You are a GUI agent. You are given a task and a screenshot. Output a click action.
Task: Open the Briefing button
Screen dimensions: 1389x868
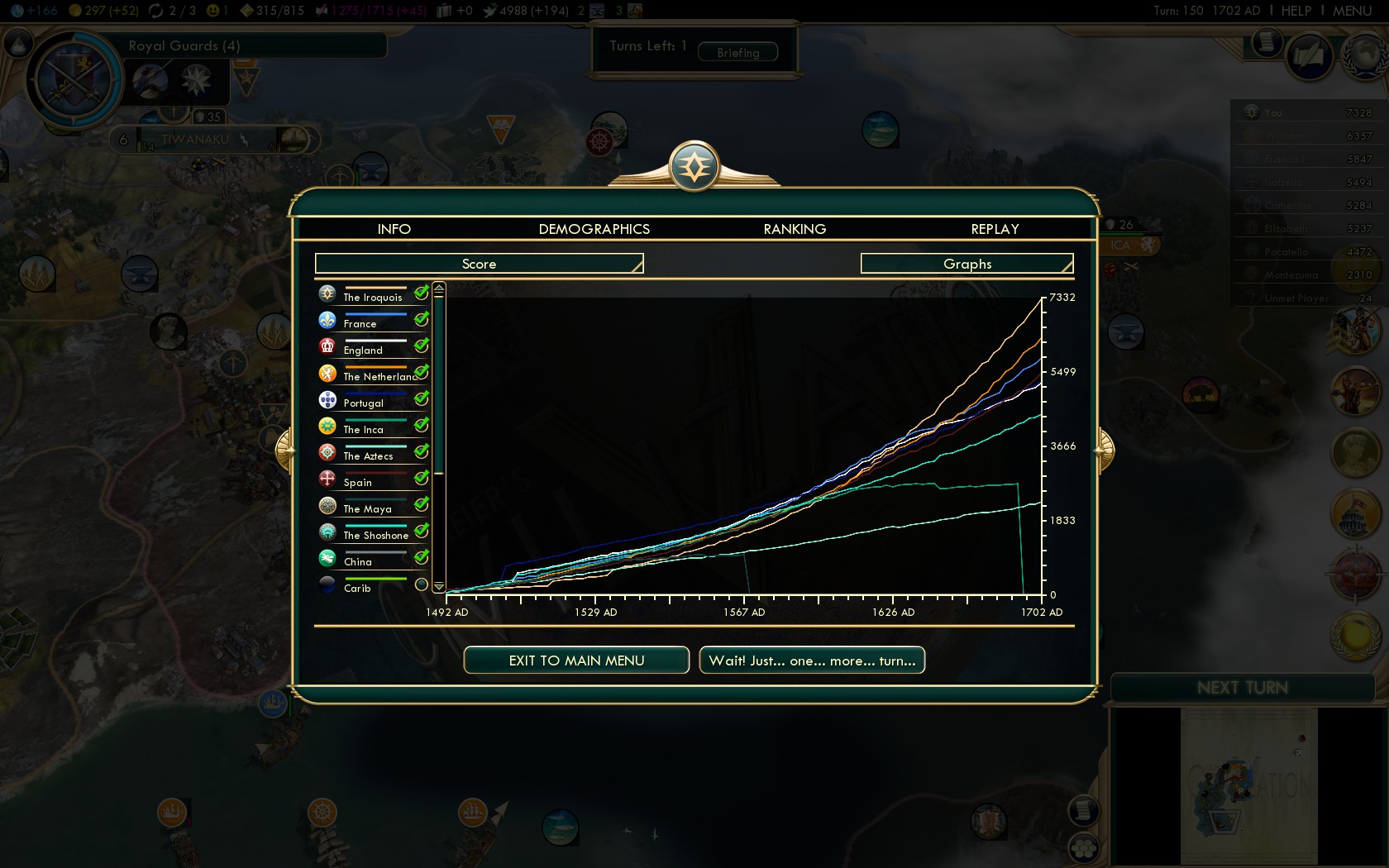pos(737,52)
